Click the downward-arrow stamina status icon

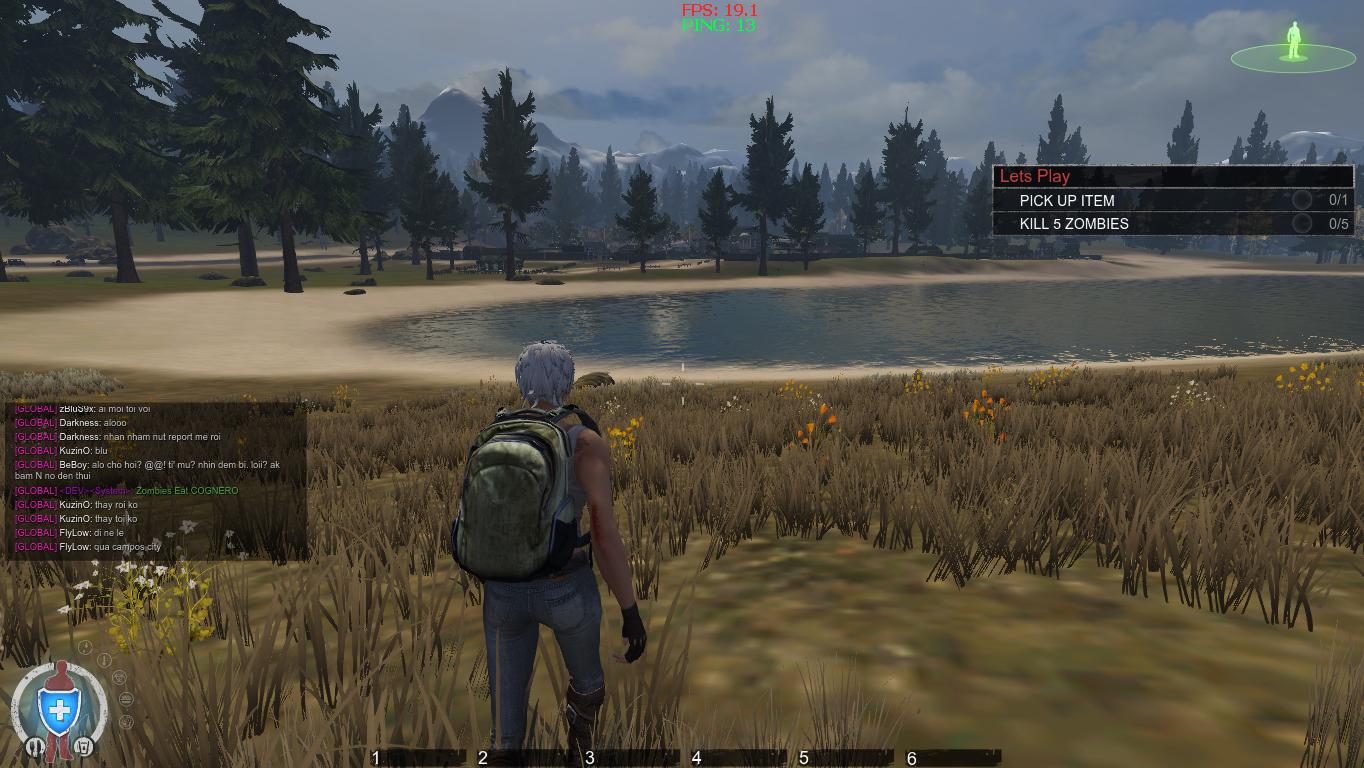[85, 647]
